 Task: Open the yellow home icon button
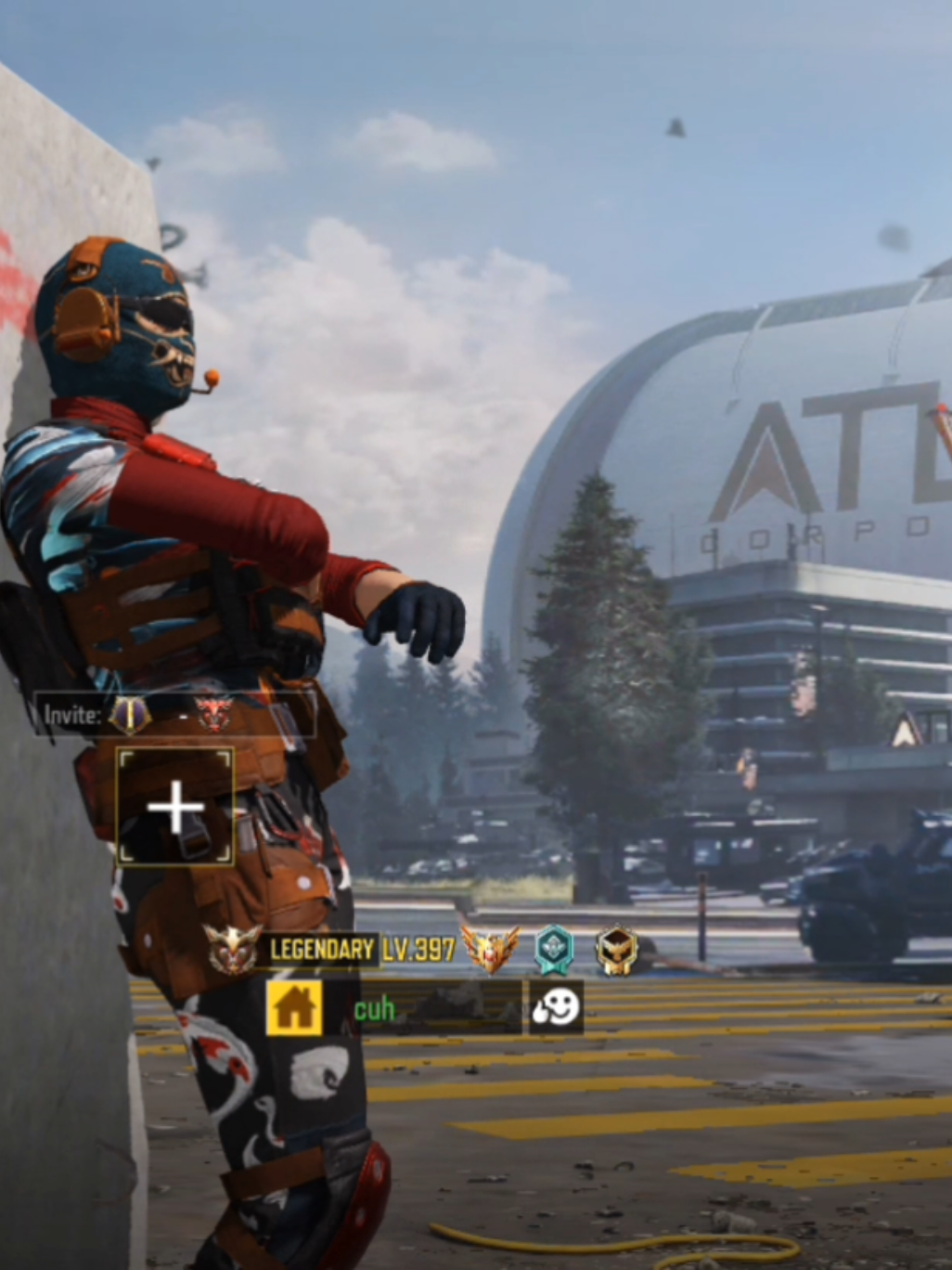coord(294,1008)
